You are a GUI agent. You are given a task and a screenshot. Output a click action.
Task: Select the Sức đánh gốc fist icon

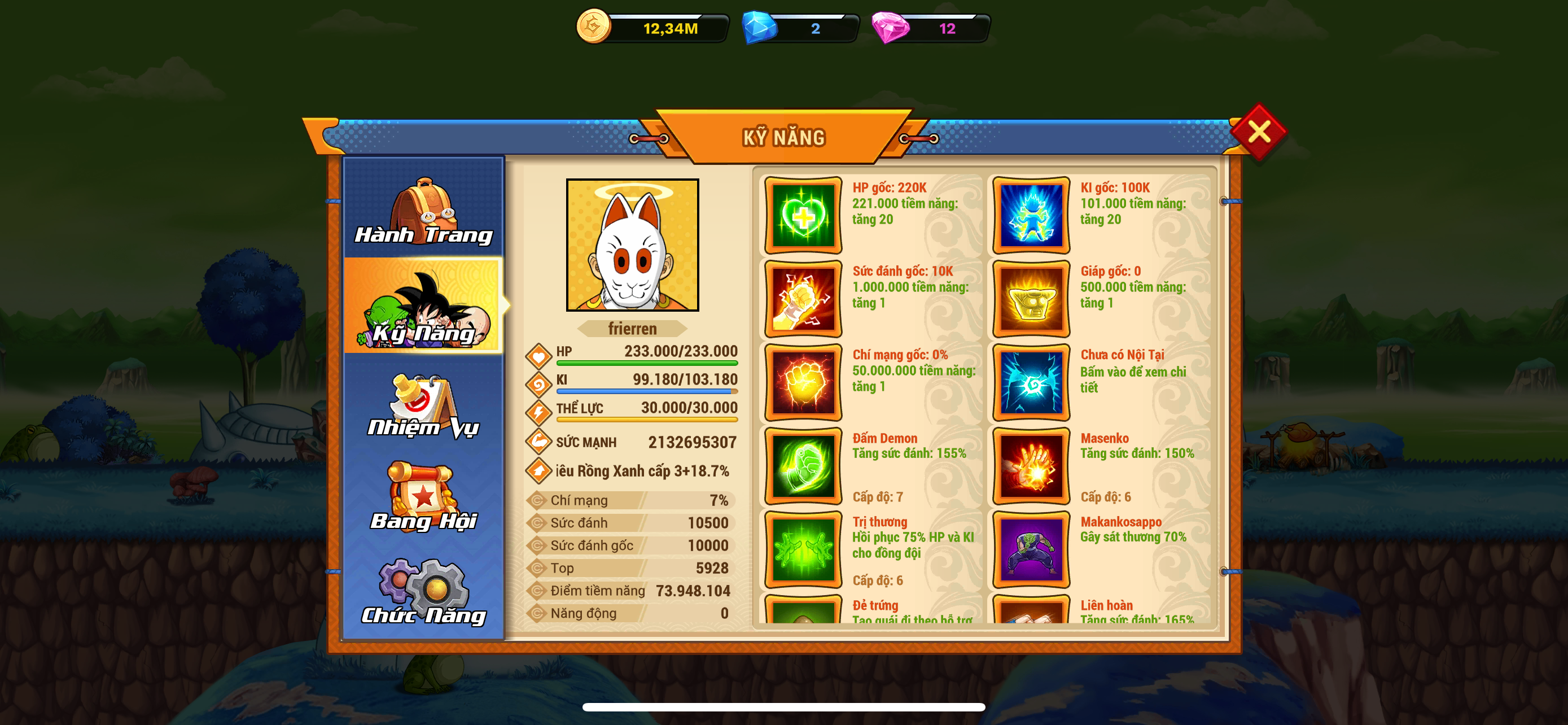pos(803,299)
